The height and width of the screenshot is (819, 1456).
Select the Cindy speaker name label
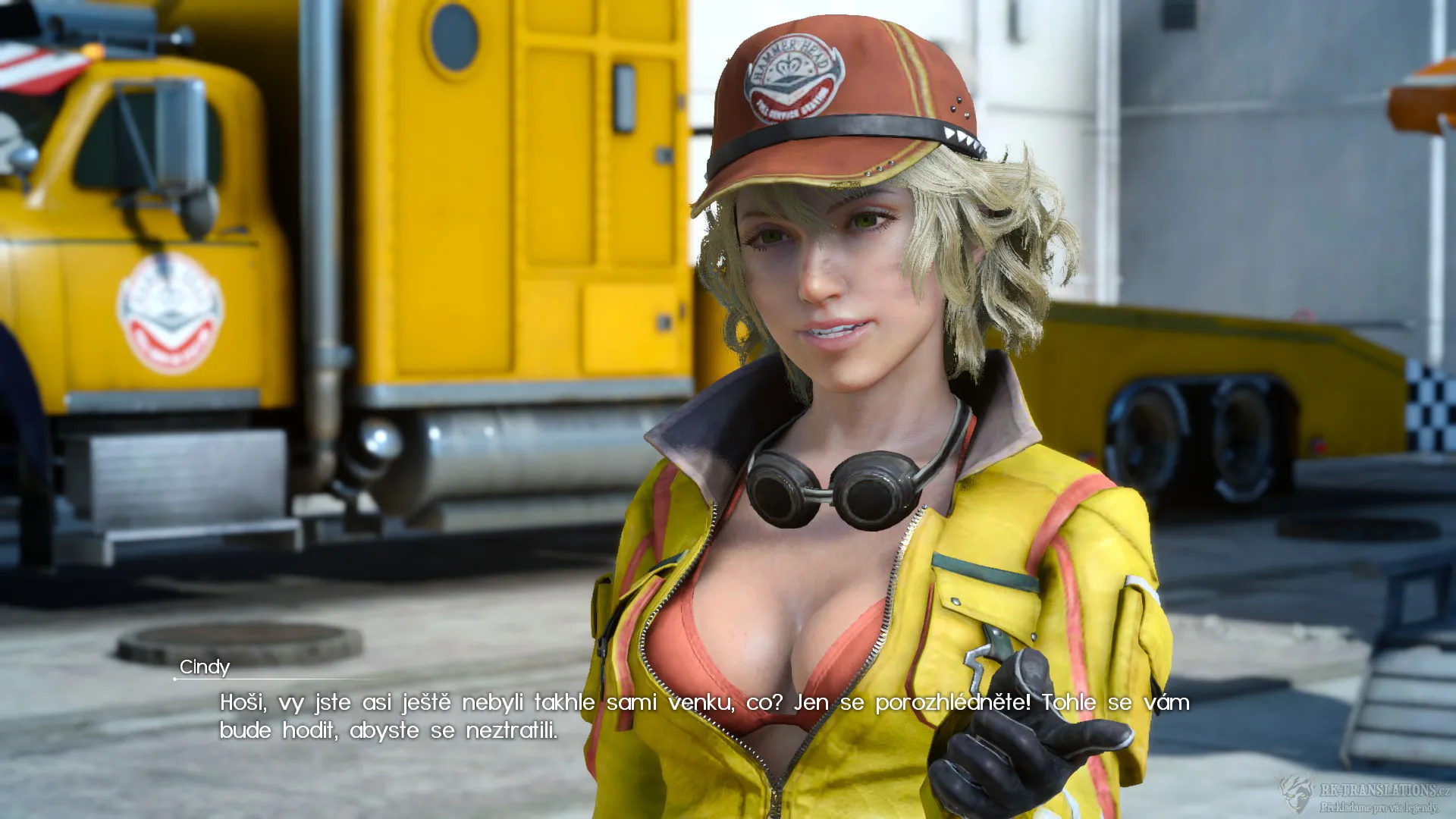point(205,667)
